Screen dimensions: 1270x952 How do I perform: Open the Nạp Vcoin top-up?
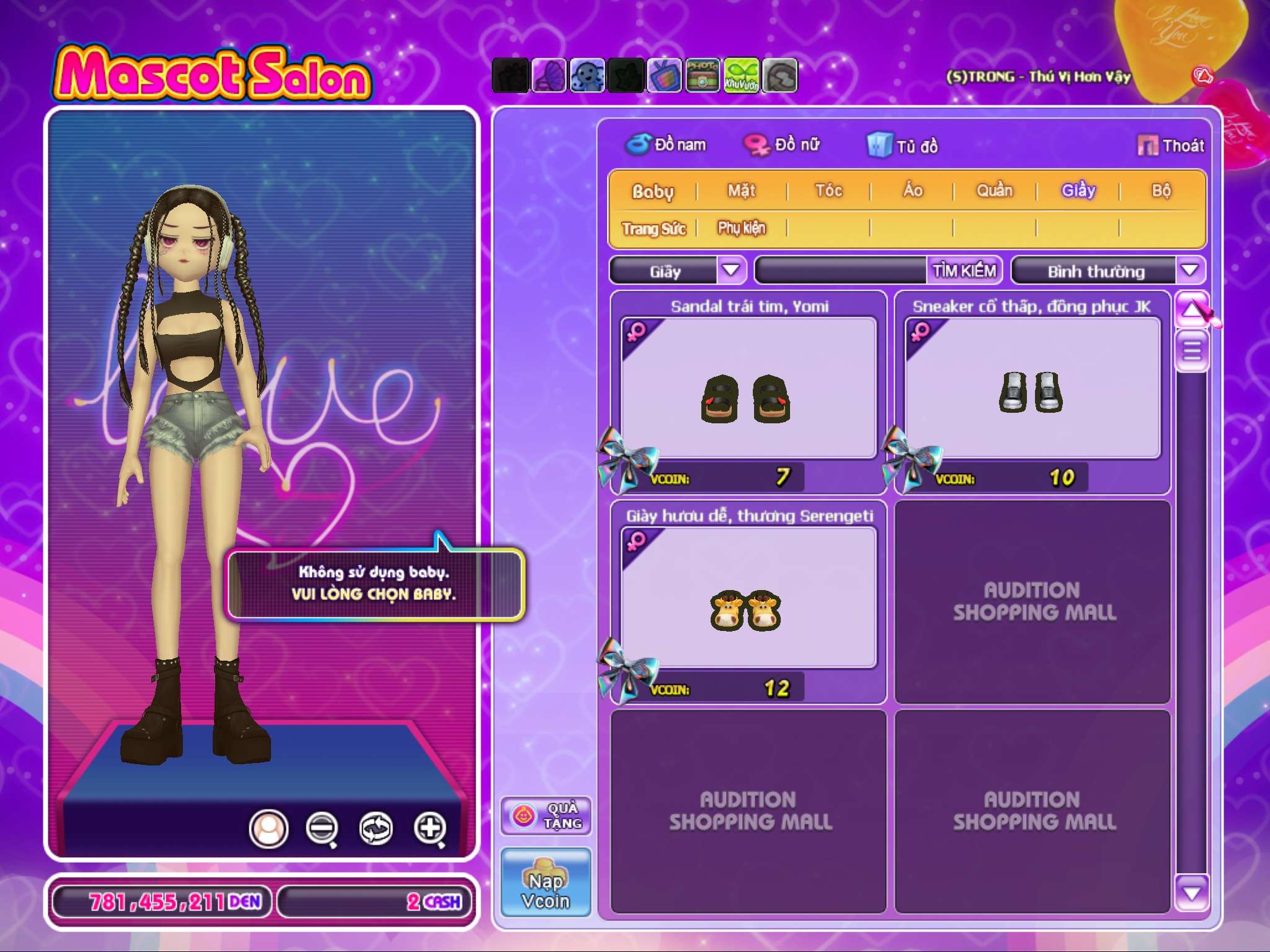[546, 883]
